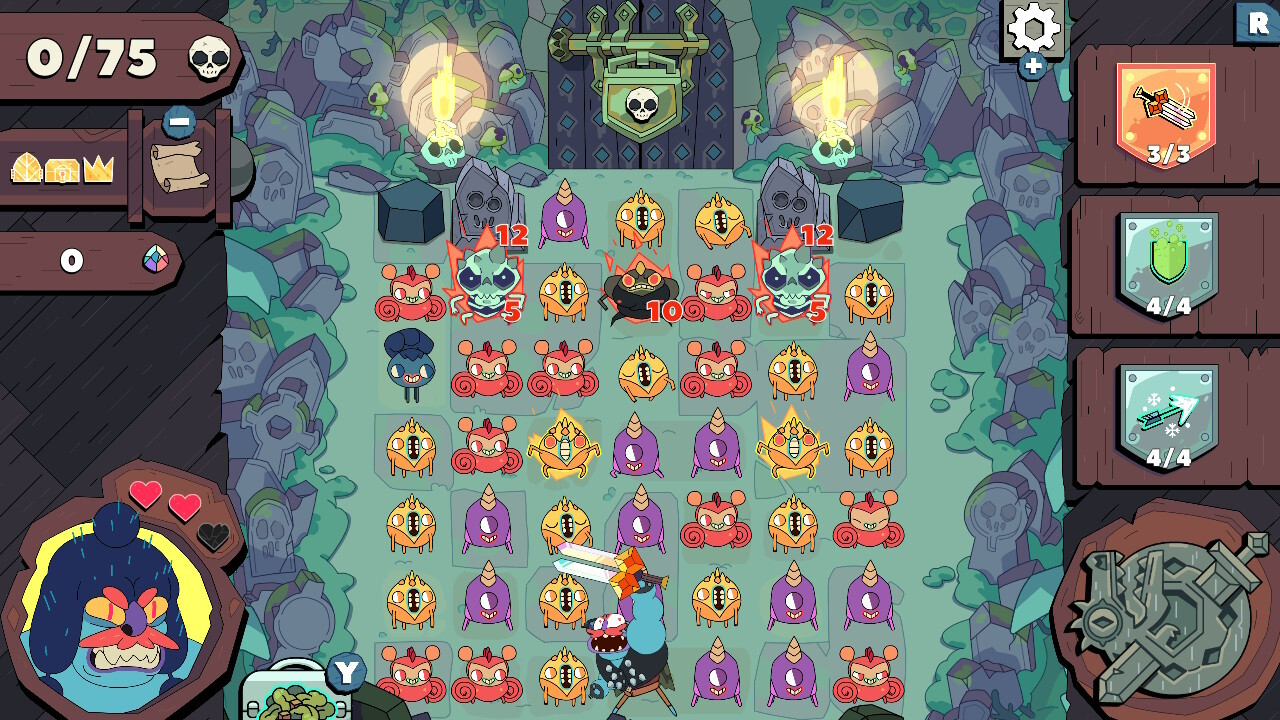Open the door objective icon on the left
The height and width of the screenshot is (720, 1280).
24,167
